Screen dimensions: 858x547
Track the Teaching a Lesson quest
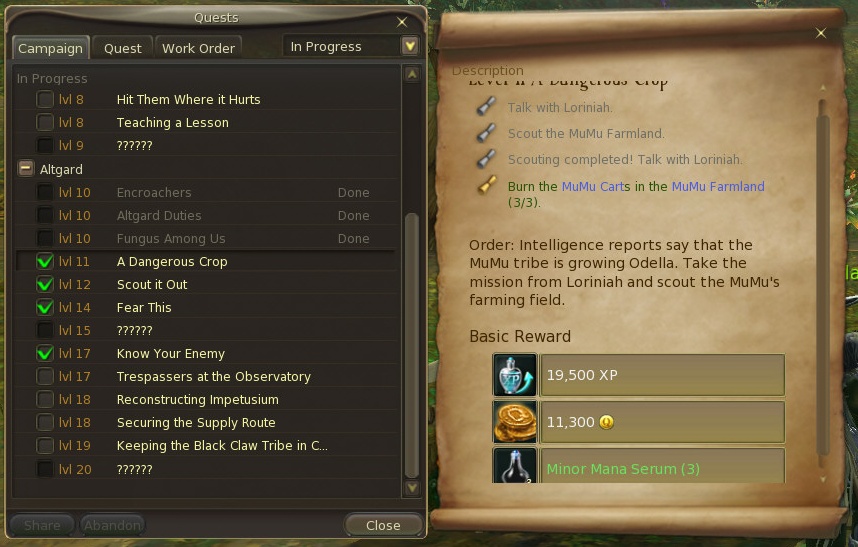pyautogui.click(x=45, y=123)
